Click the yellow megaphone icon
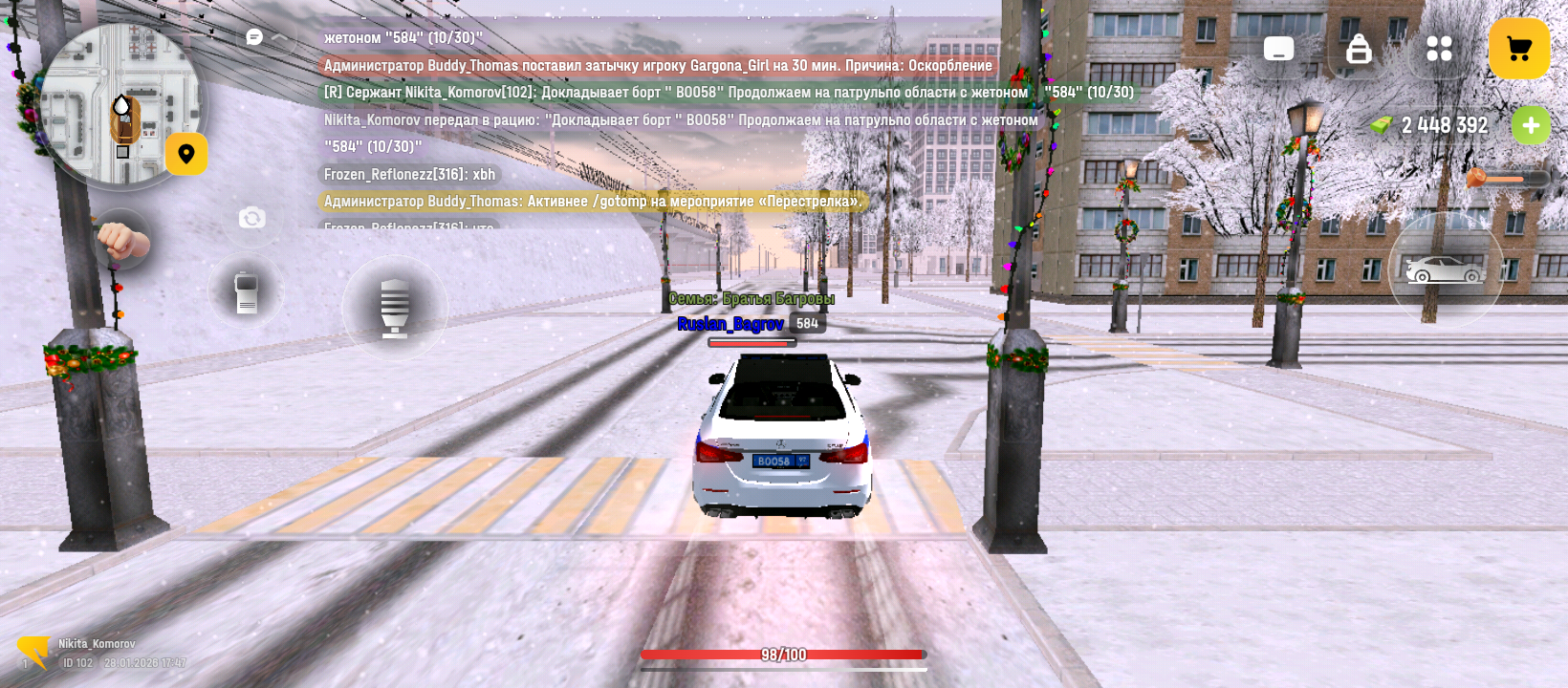This screenshot has height=688, width=1568. coord(33,652)
